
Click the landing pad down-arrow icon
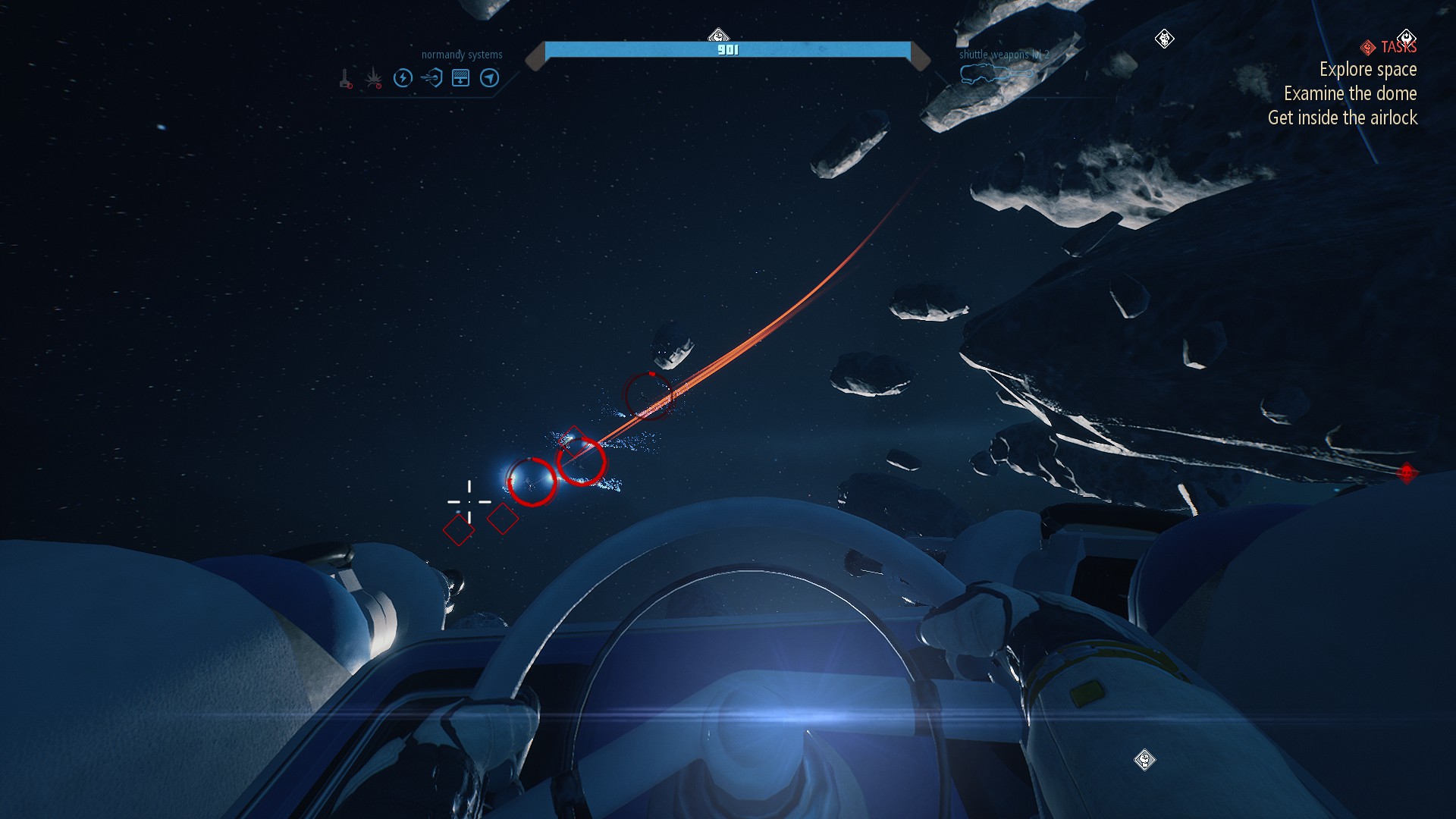tap(460, 78)
